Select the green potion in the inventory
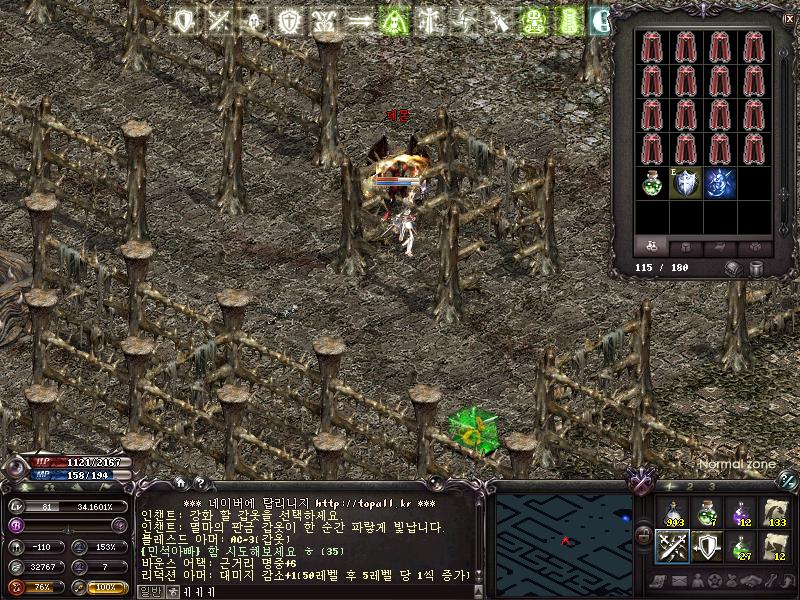Viewport: 800px width, 600px height. pyautogui.click(x=653, y=182)
